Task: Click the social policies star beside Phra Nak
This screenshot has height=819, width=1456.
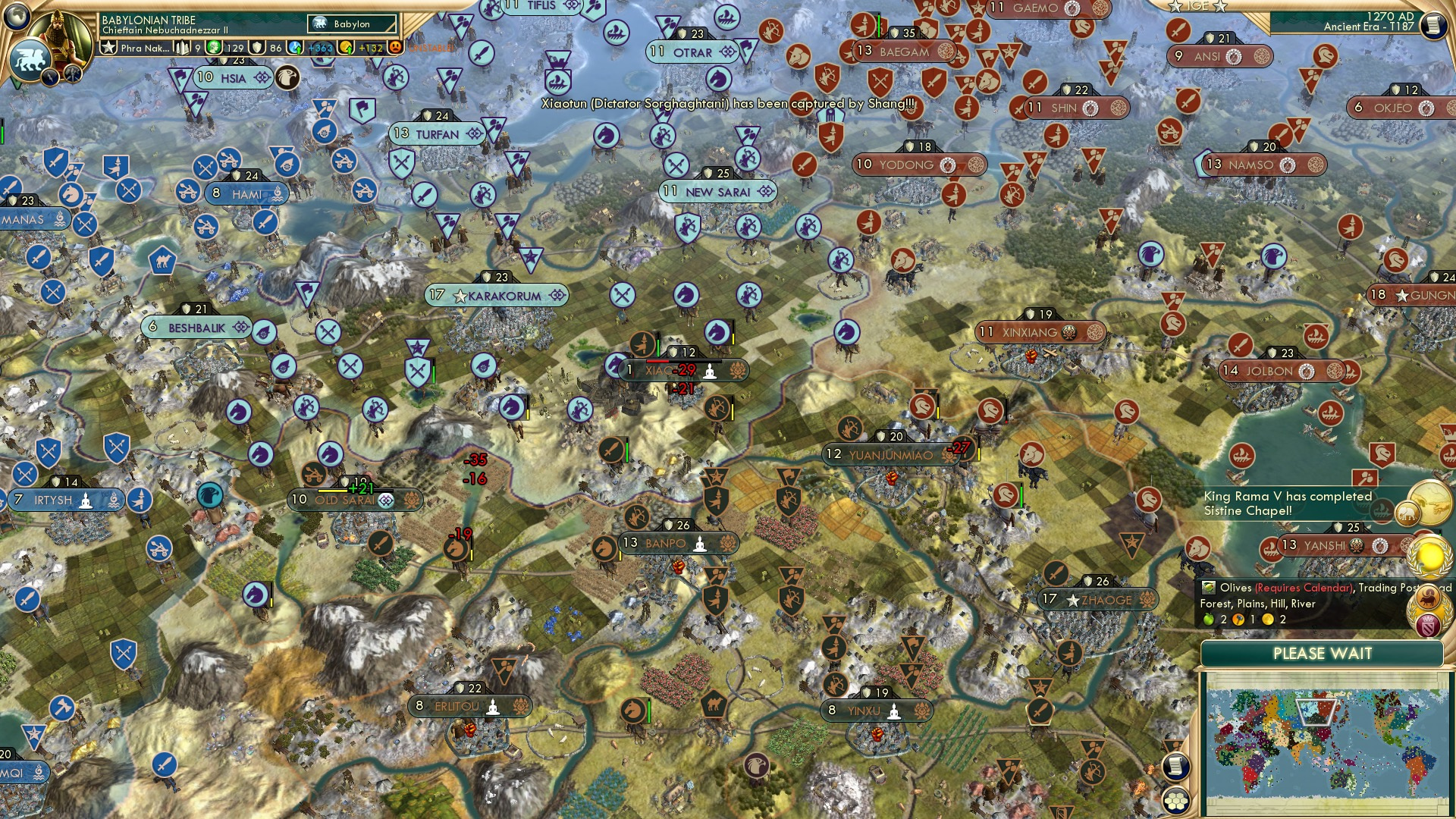Action: [109, 47]
